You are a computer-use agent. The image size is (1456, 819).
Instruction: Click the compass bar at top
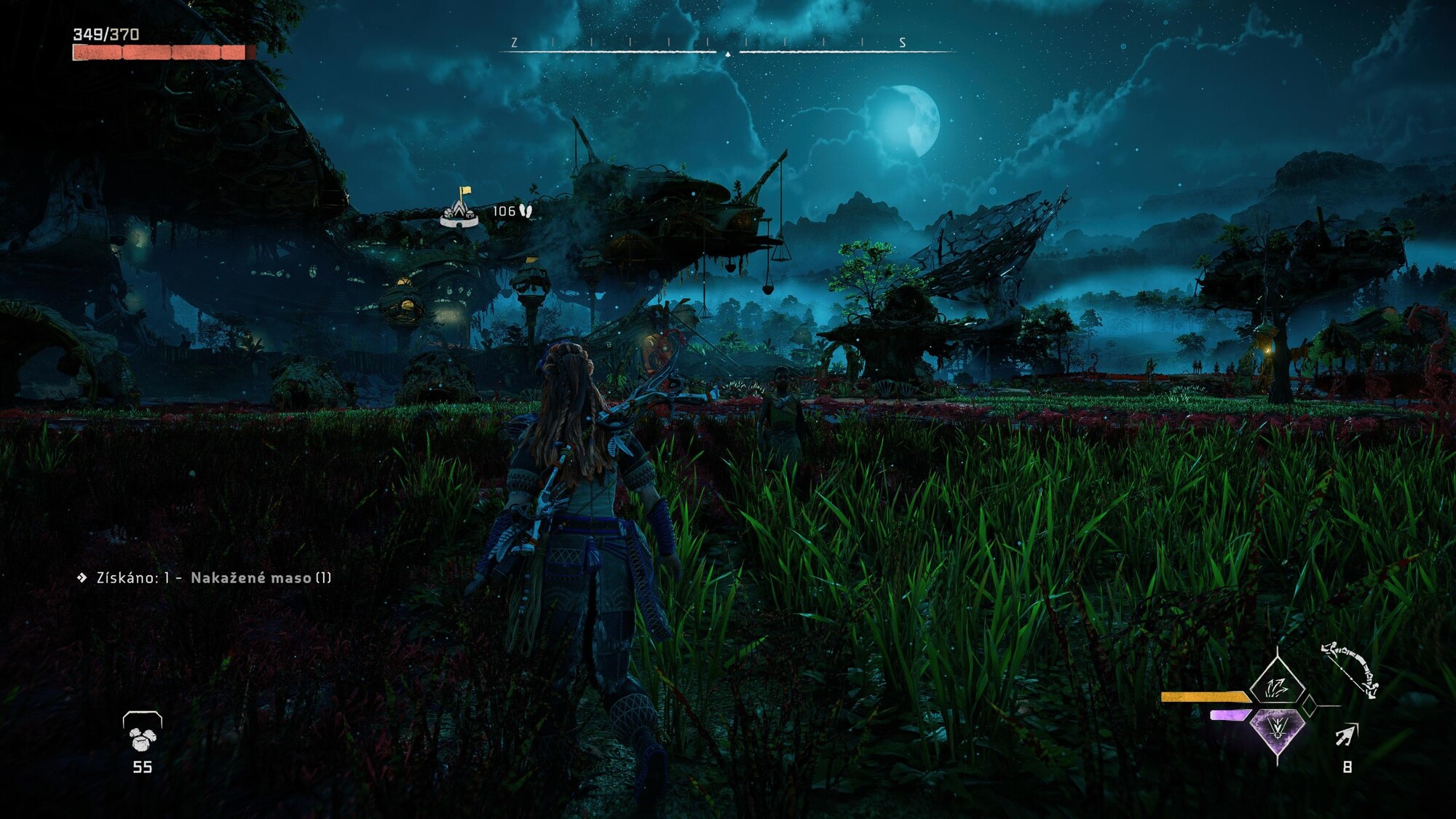coord(727,47)
